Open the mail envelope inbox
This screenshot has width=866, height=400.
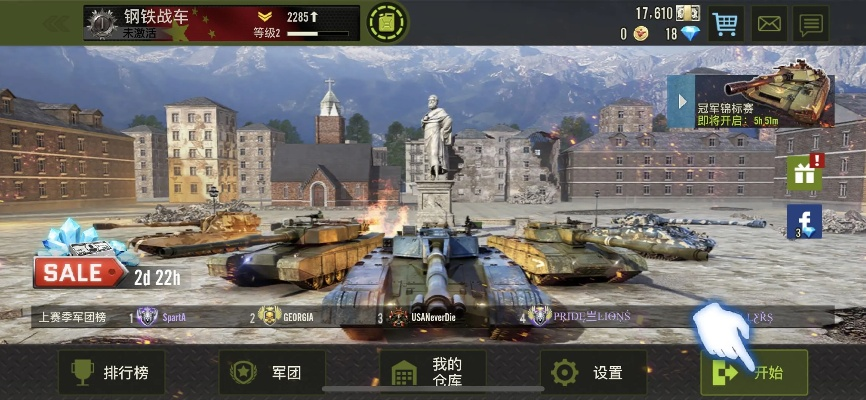(x=769, y=22)
